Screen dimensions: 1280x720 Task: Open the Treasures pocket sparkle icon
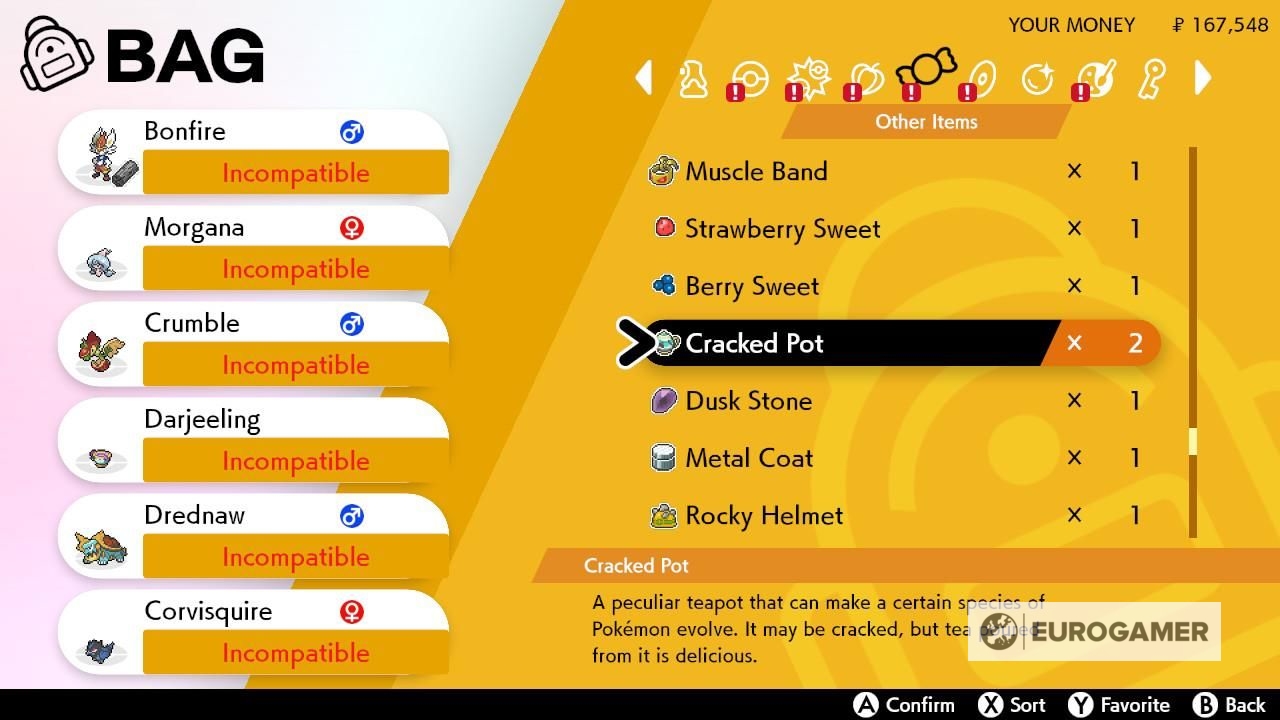pyautogui.click(x=1038, y=78)
